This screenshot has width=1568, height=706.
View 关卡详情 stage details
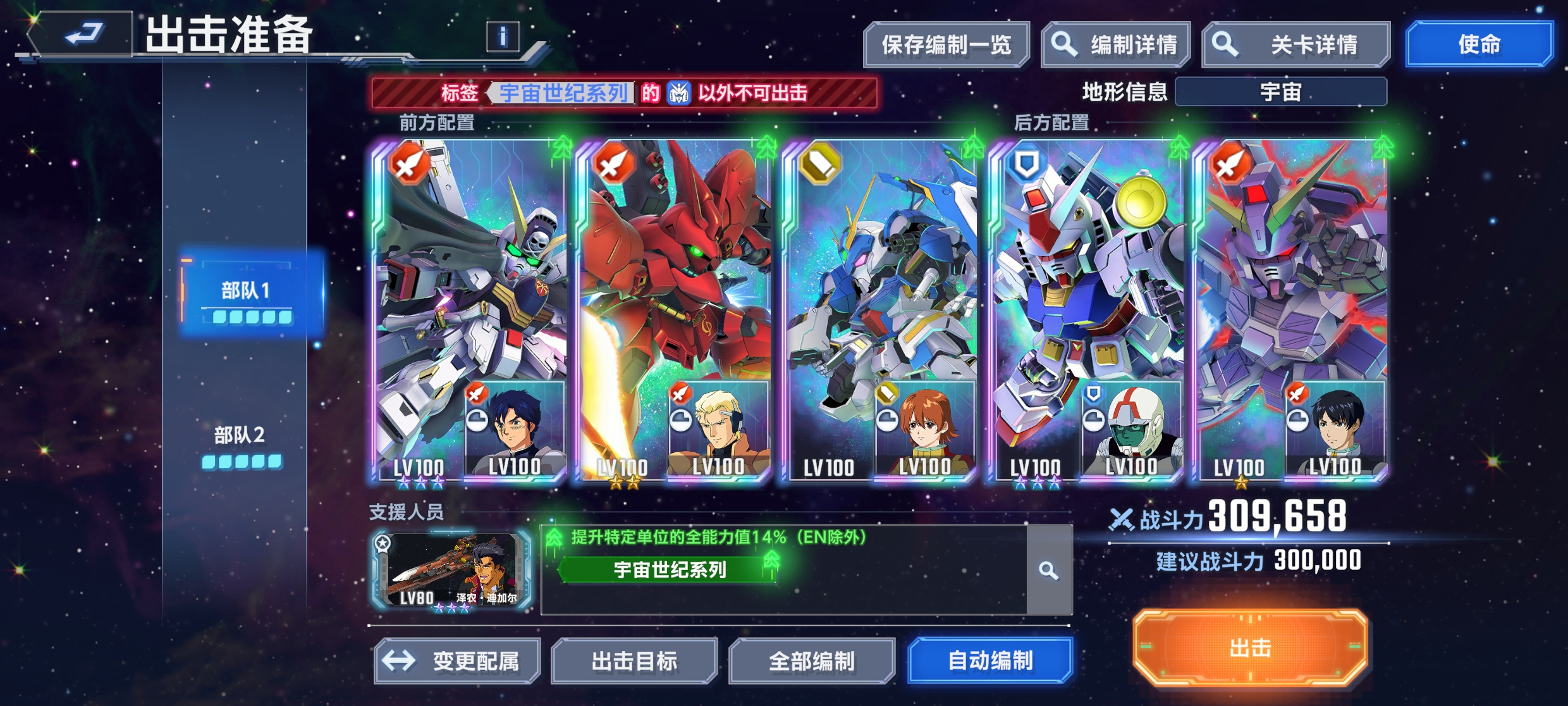pos(1295,45)
